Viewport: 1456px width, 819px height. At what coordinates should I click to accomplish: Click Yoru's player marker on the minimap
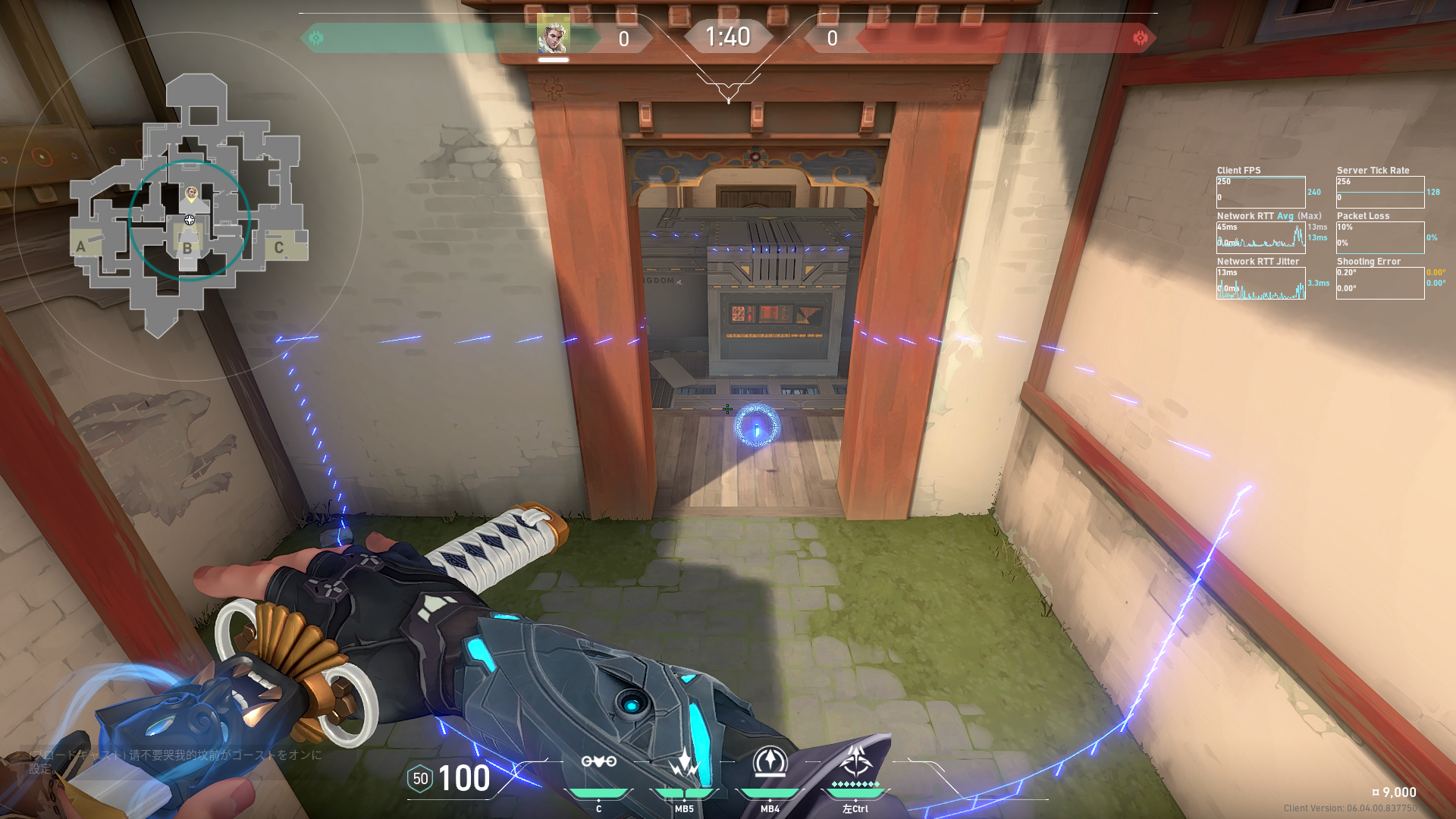tap(191, 194)
